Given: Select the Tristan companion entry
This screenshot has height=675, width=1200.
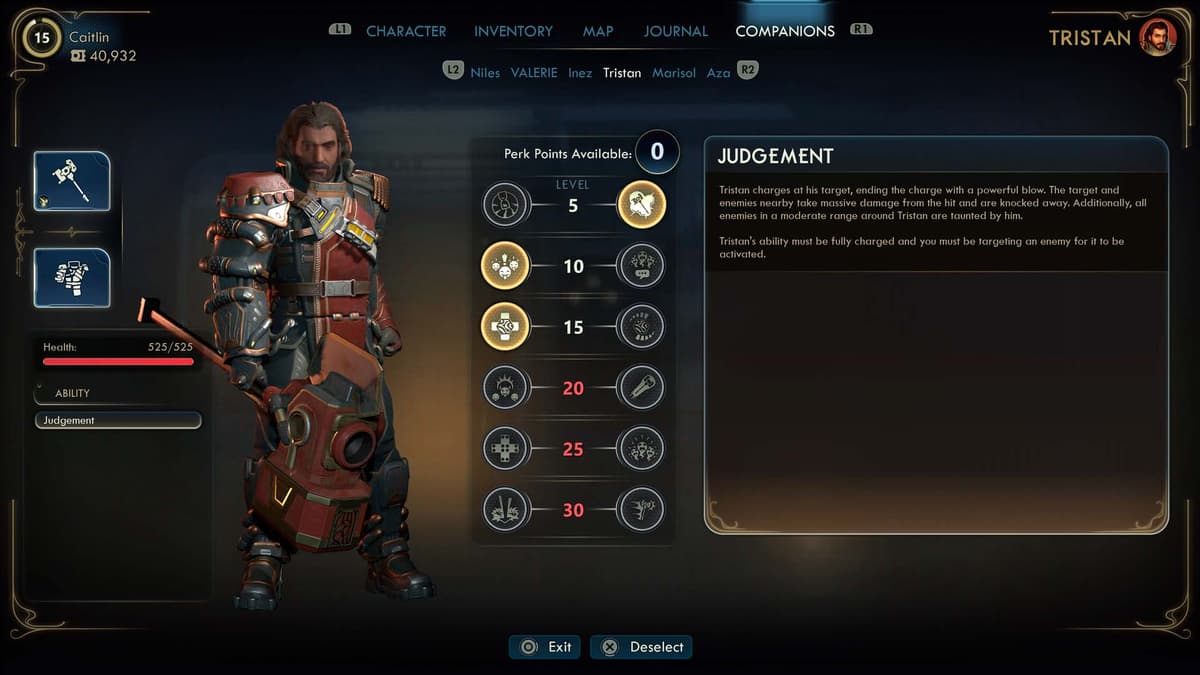Looking at the screenshot, I should point(622,73).
